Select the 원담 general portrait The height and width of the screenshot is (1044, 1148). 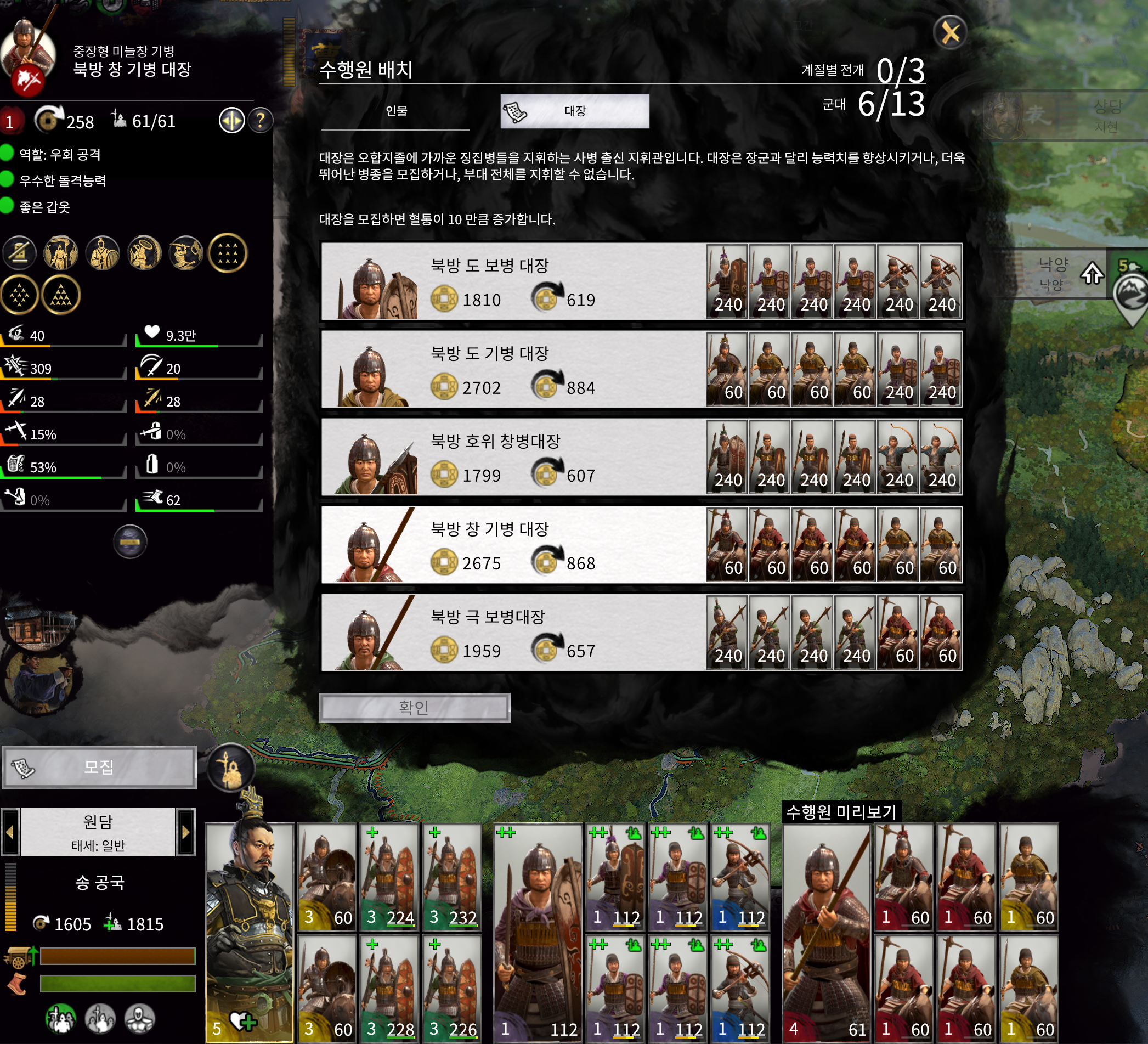[250, 933]
